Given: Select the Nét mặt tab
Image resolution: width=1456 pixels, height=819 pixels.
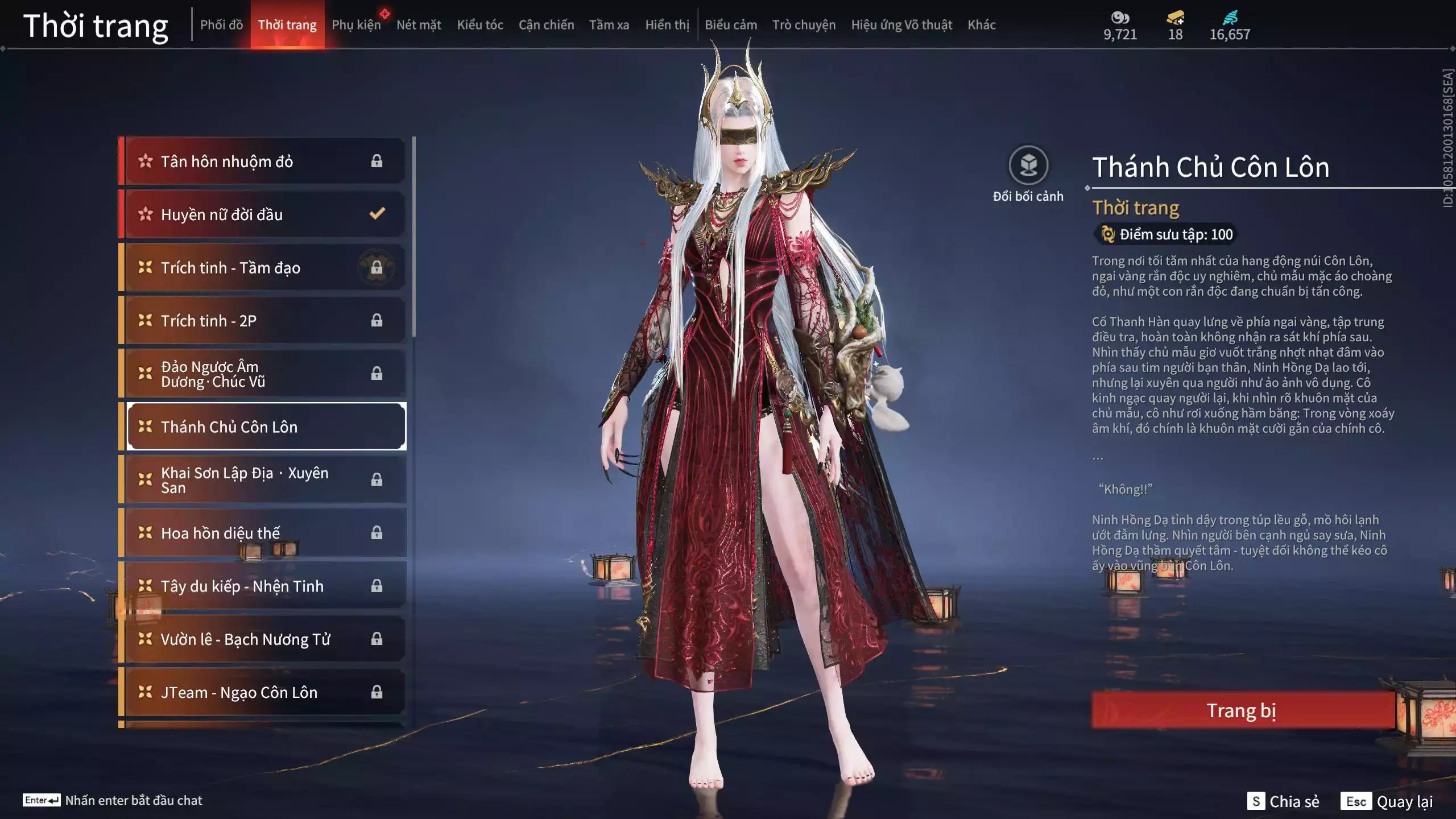Looking at the screenshot, I should 419,25.
